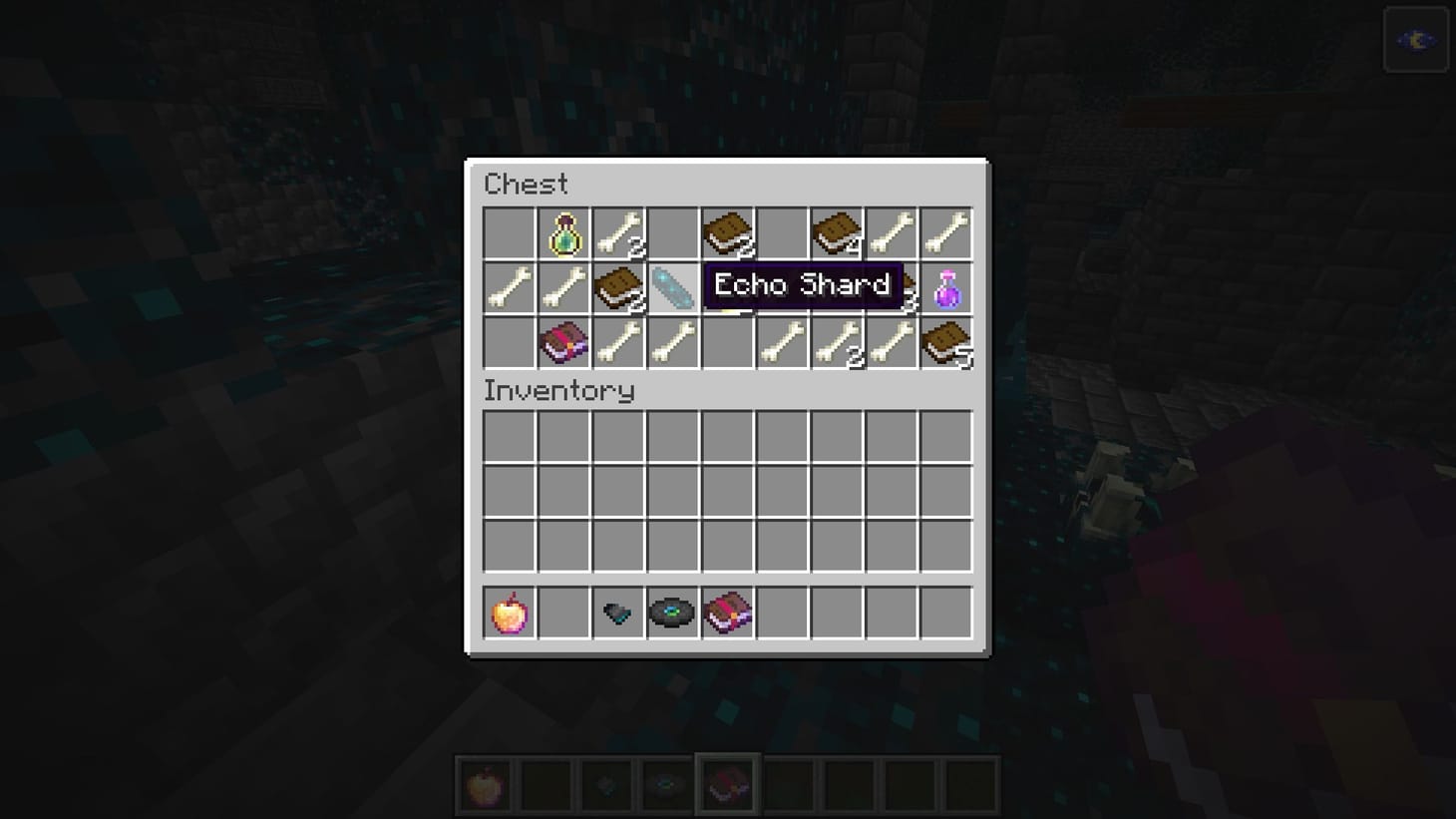
Task: Take the single bone in the chest's top-right slot
Action: (947, 231)
